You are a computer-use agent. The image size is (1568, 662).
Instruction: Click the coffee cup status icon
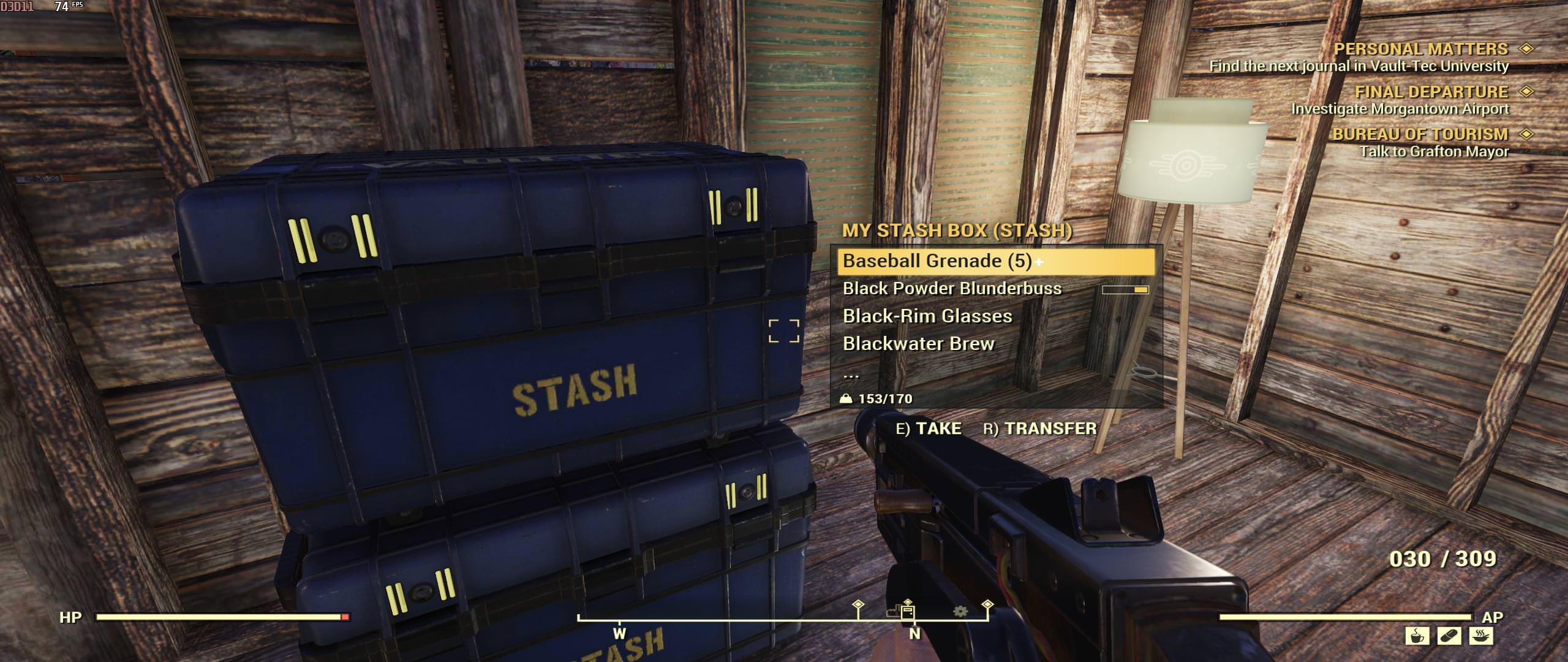1417,636
